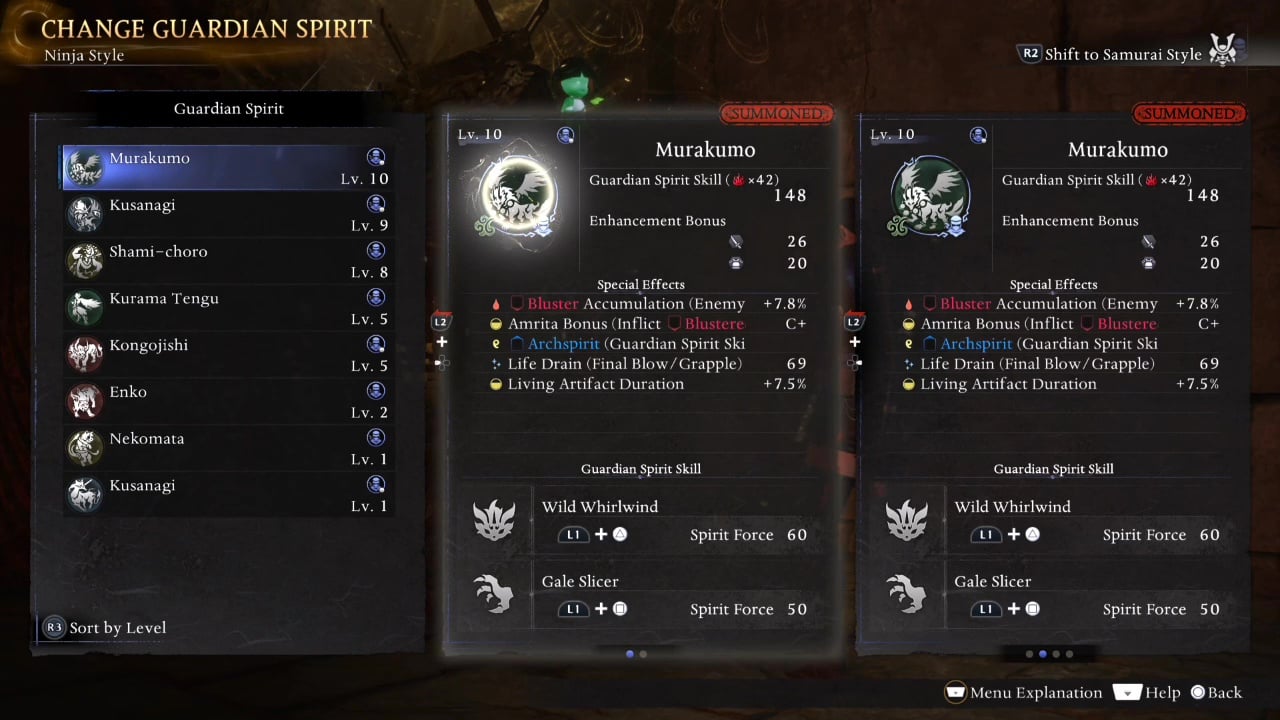This screenshot has width=1280, height=720.
Task: Choose Nekomata from the spirit list
Action: click(x=227, y=448)
